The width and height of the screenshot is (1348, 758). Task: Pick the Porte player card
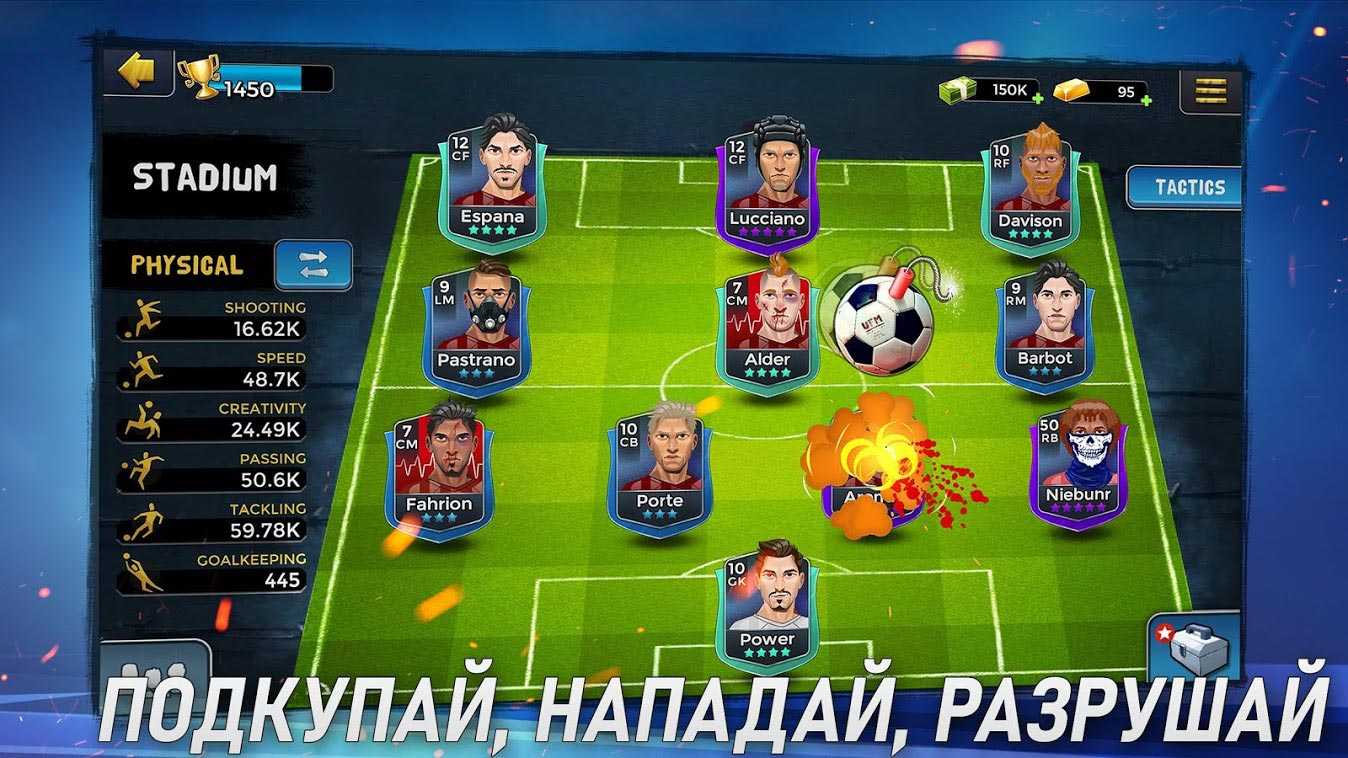659,468
